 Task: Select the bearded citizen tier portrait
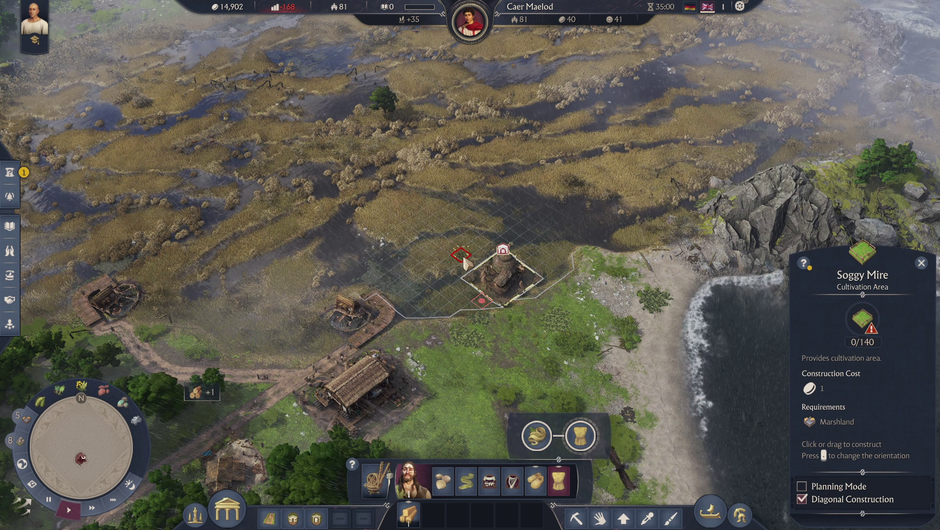pos(411,481)
